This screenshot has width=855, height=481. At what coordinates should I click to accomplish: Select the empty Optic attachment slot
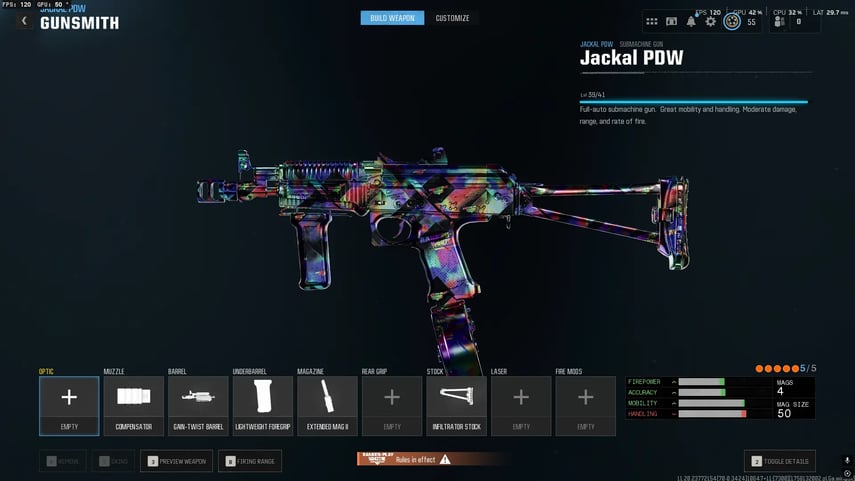pyautogui.click(x=69, y=405)
